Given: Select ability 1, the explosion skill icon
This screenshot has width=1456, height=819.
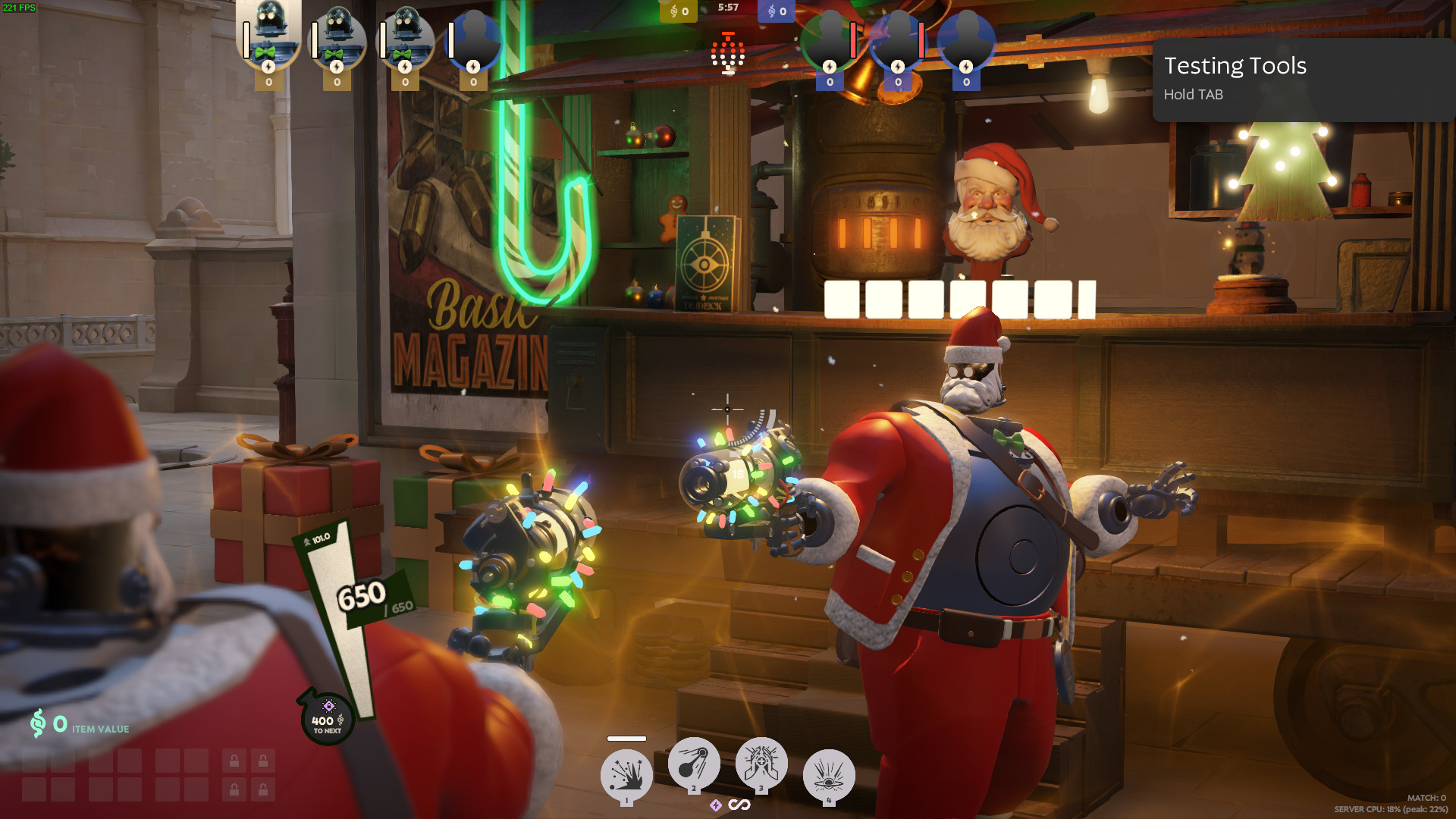Looking at the screenshot, I should (626, 773).
